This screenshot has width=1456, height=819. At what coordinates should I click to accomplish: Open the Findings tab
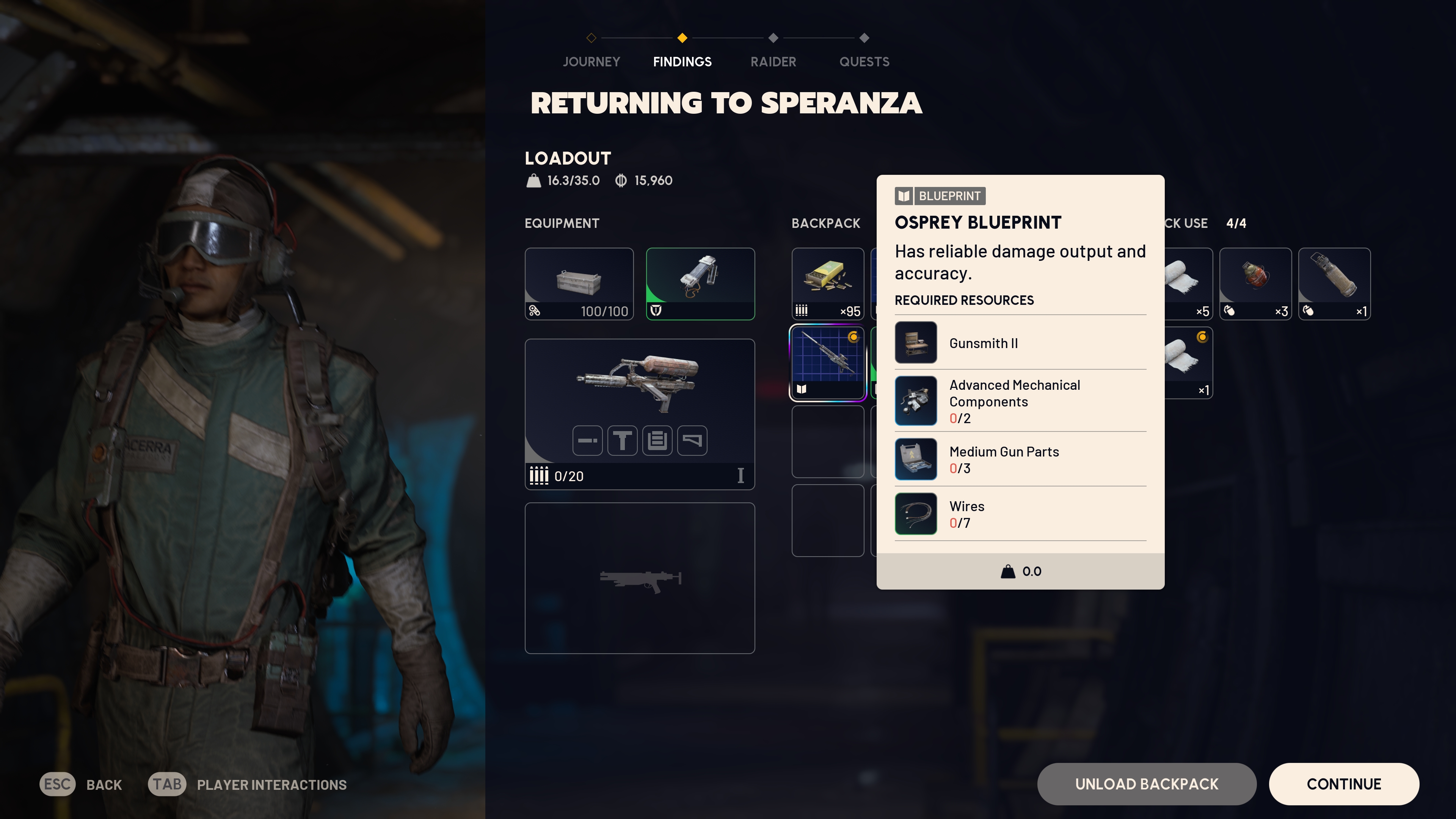[x=682, y=61]
